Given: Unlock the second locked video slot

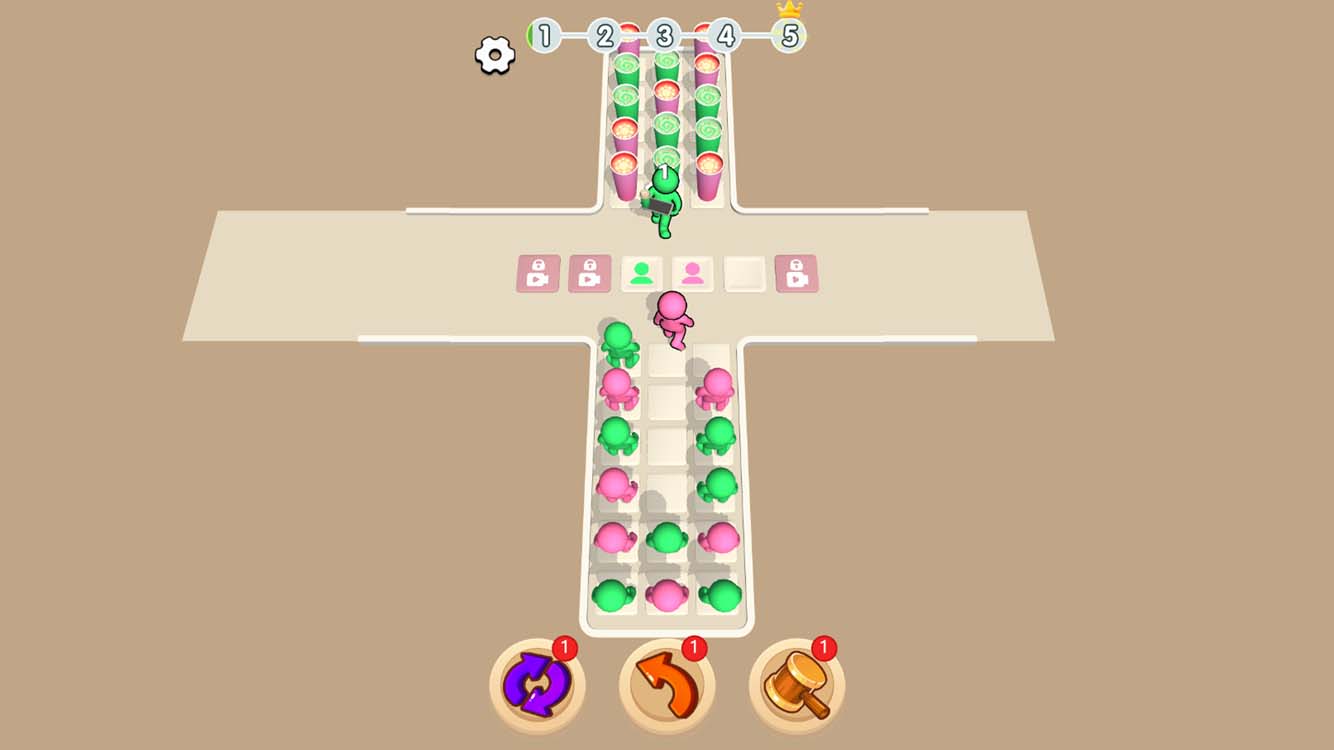Looking at the screenshot, I should coord(589,271).
